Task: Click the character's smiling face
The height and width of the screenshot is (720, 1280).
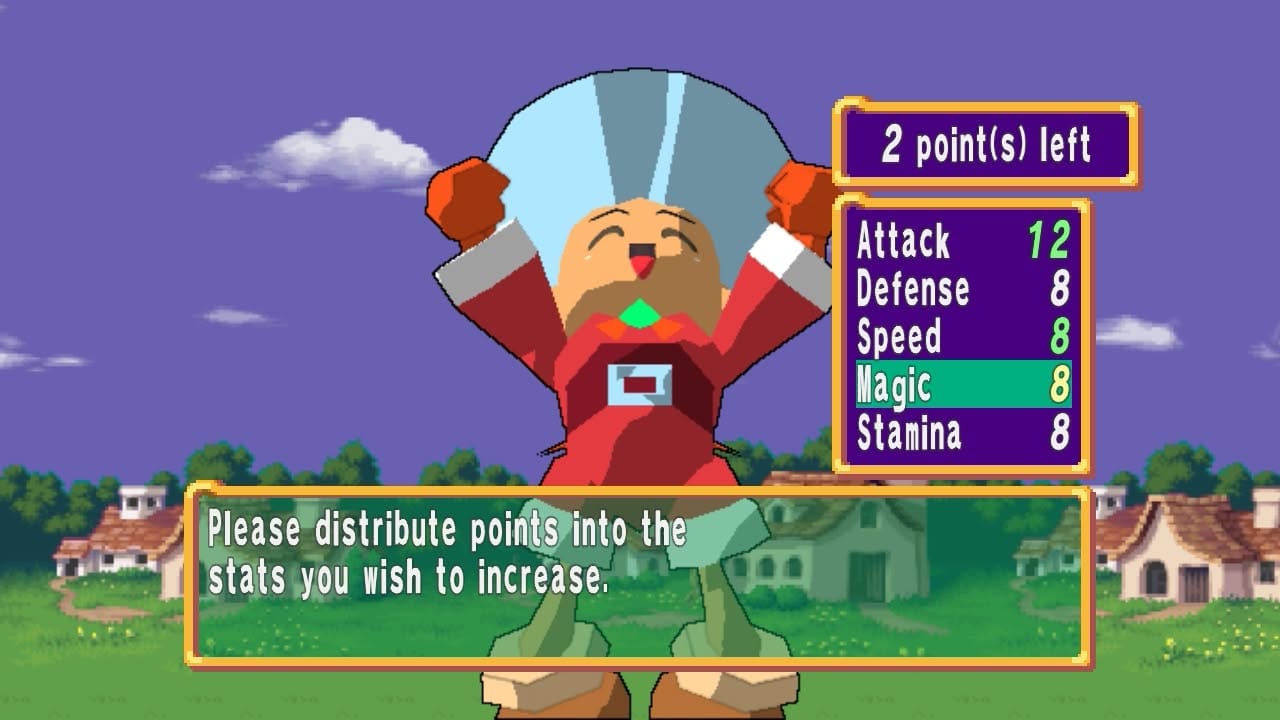Action: tap(640, 240)
